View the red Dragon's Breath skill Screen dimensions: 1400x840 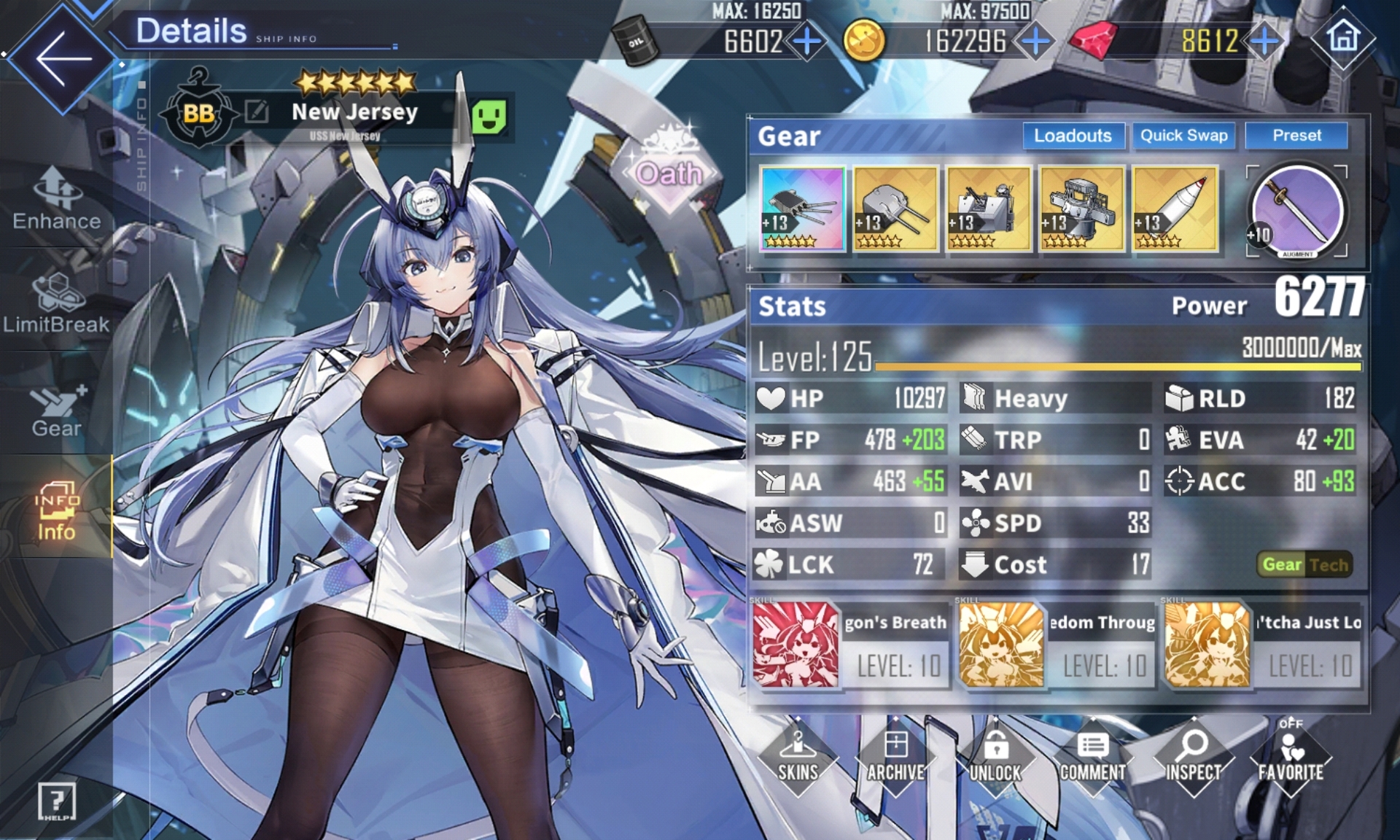click(796, 645)
